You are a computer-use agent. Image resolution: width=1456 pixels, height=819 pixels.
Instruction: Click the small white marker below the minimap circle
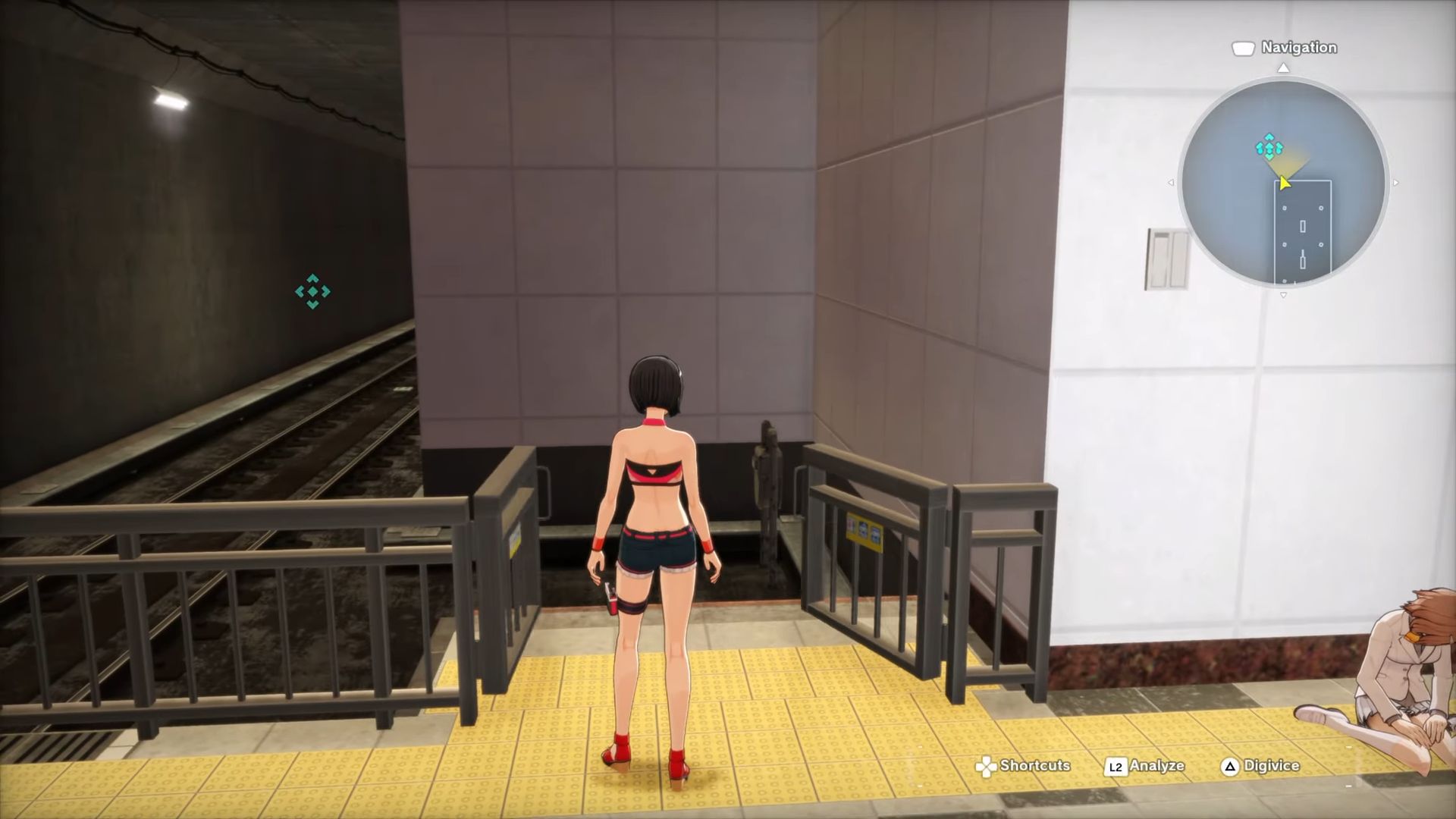click(x=1283, y=294)
